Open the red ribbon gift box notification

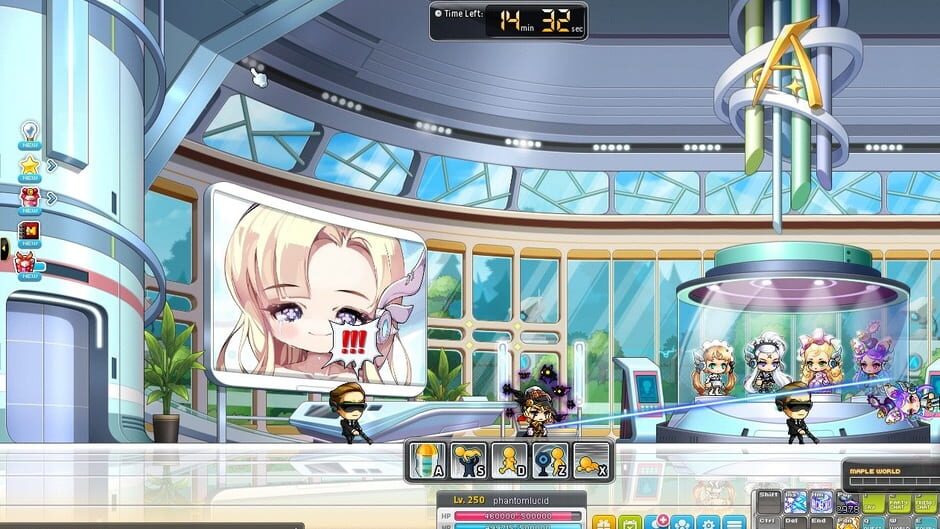(26, 264)
